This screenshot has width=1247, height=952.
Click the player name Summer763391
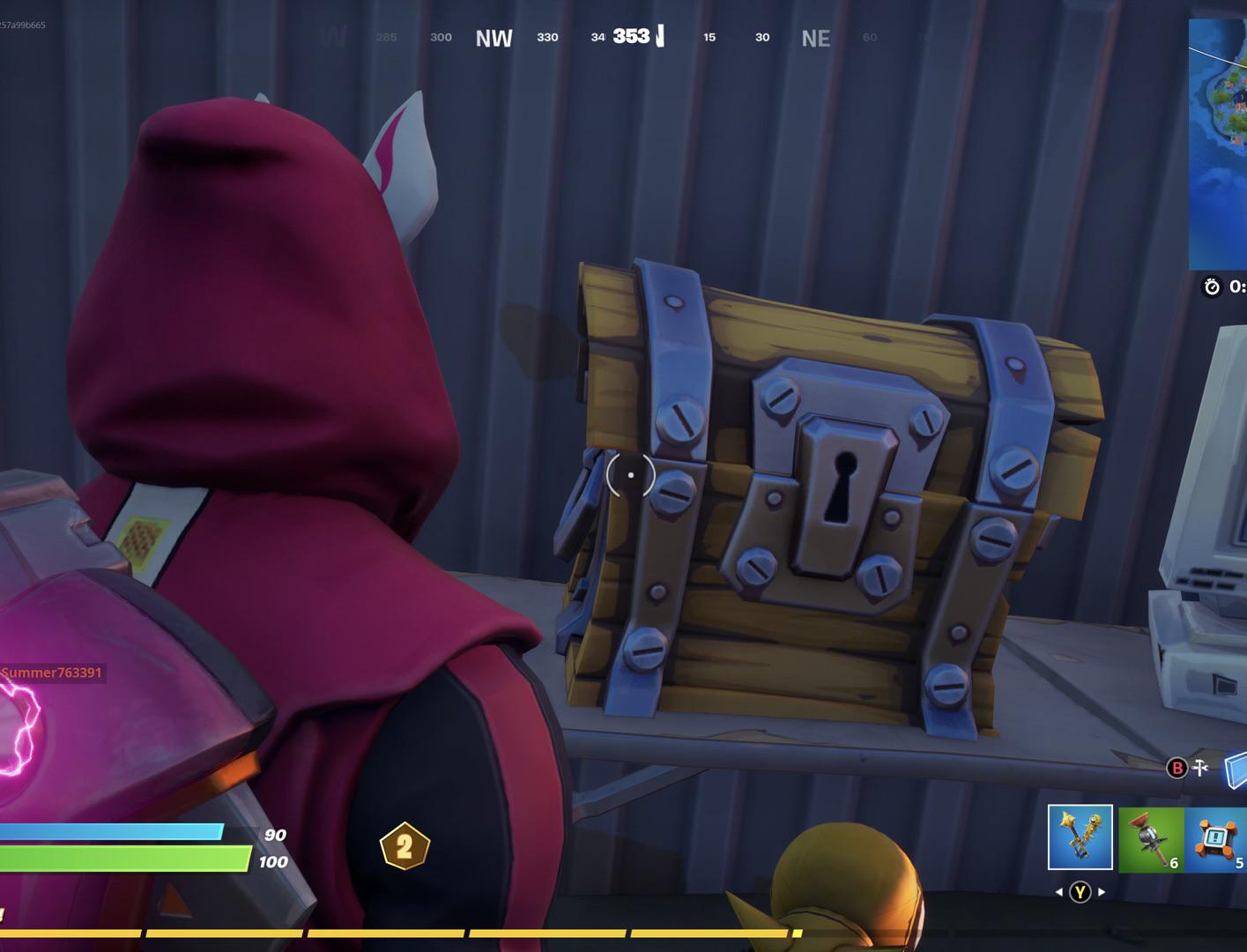[x=51, y=673]
